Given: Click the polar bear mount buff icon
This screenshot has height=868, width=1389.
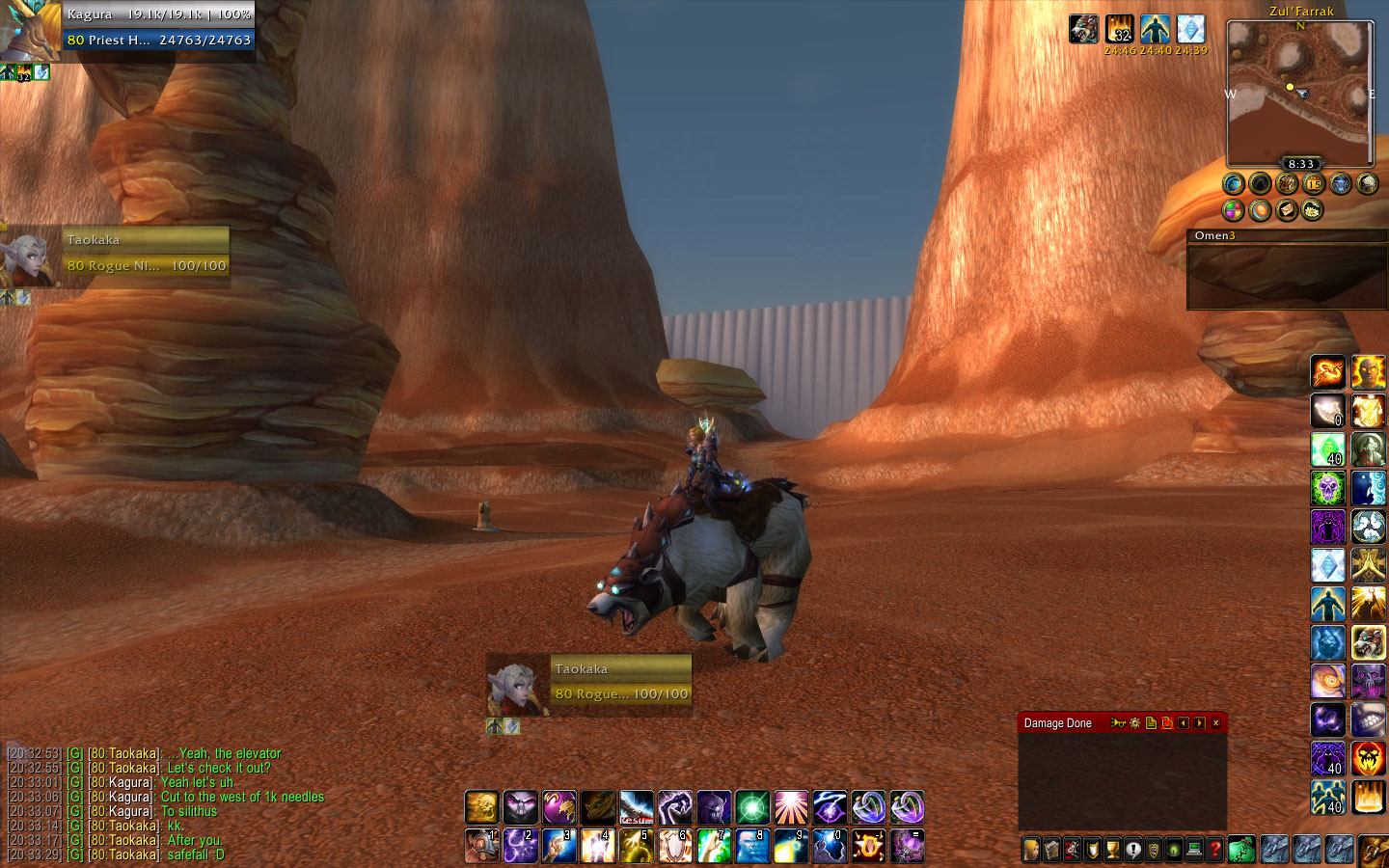Looking at the screenshot, I should coord(1083,29).
